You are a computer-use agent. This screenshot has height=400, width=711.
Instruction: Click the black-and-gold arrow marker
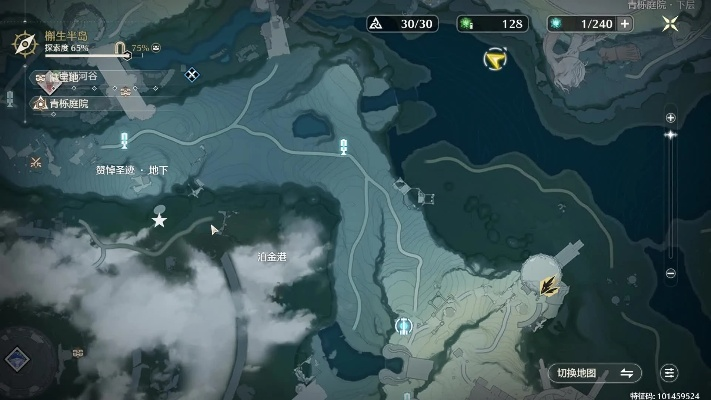547,287
